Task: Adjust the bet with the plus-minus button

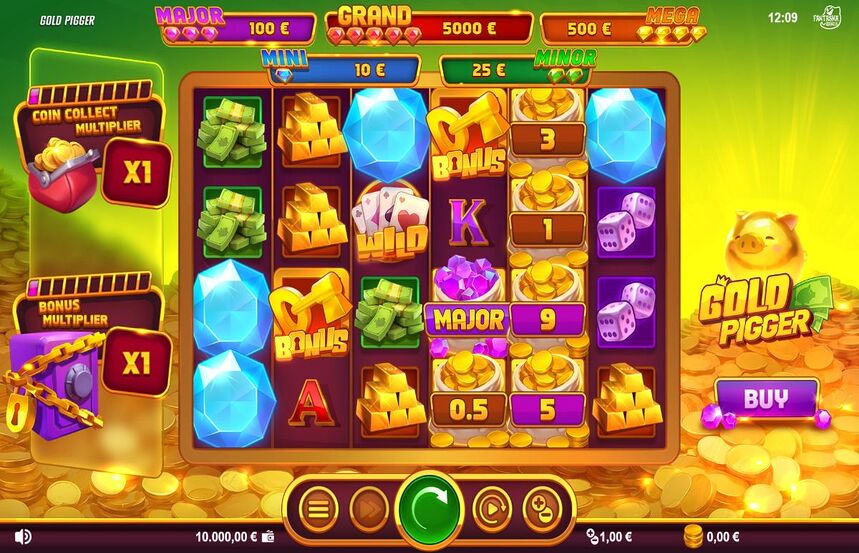Action: 541,509
